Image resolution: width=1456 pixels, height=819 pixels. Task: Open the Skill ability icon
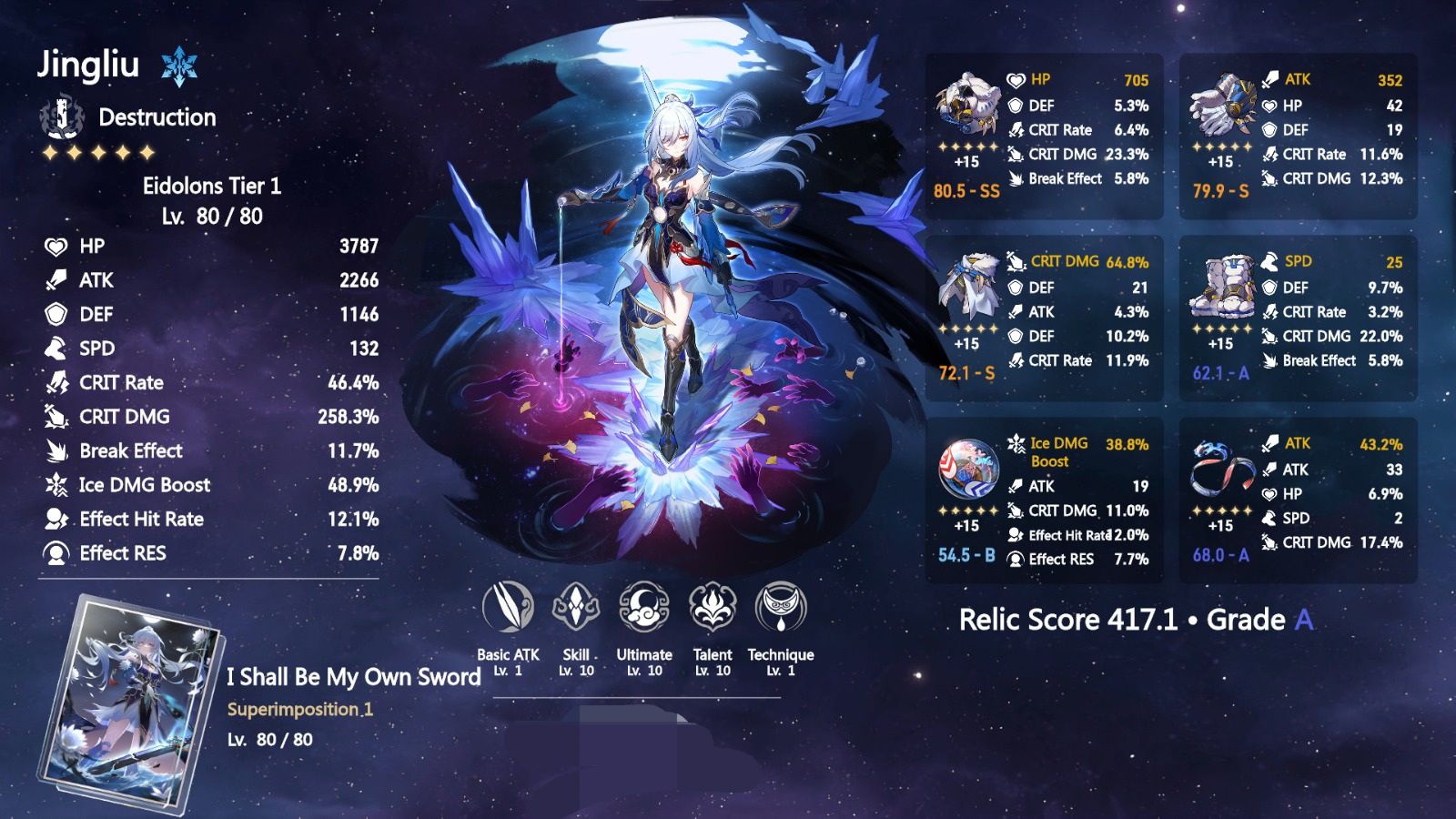tap(577, 610)
